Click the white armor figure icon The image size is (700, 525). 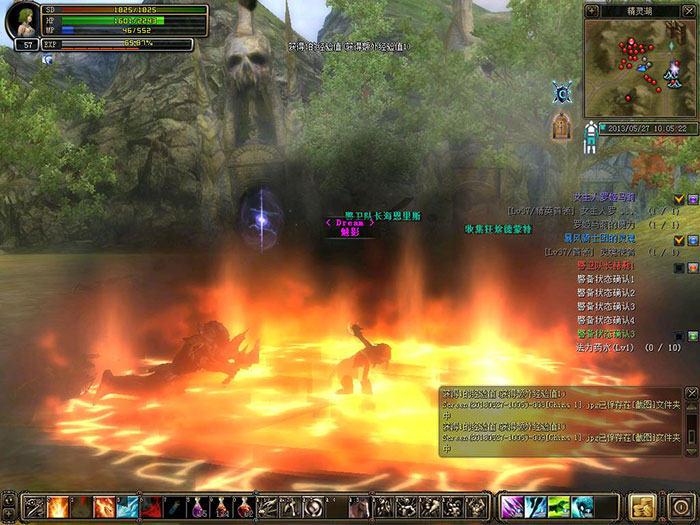pos(590,134)
